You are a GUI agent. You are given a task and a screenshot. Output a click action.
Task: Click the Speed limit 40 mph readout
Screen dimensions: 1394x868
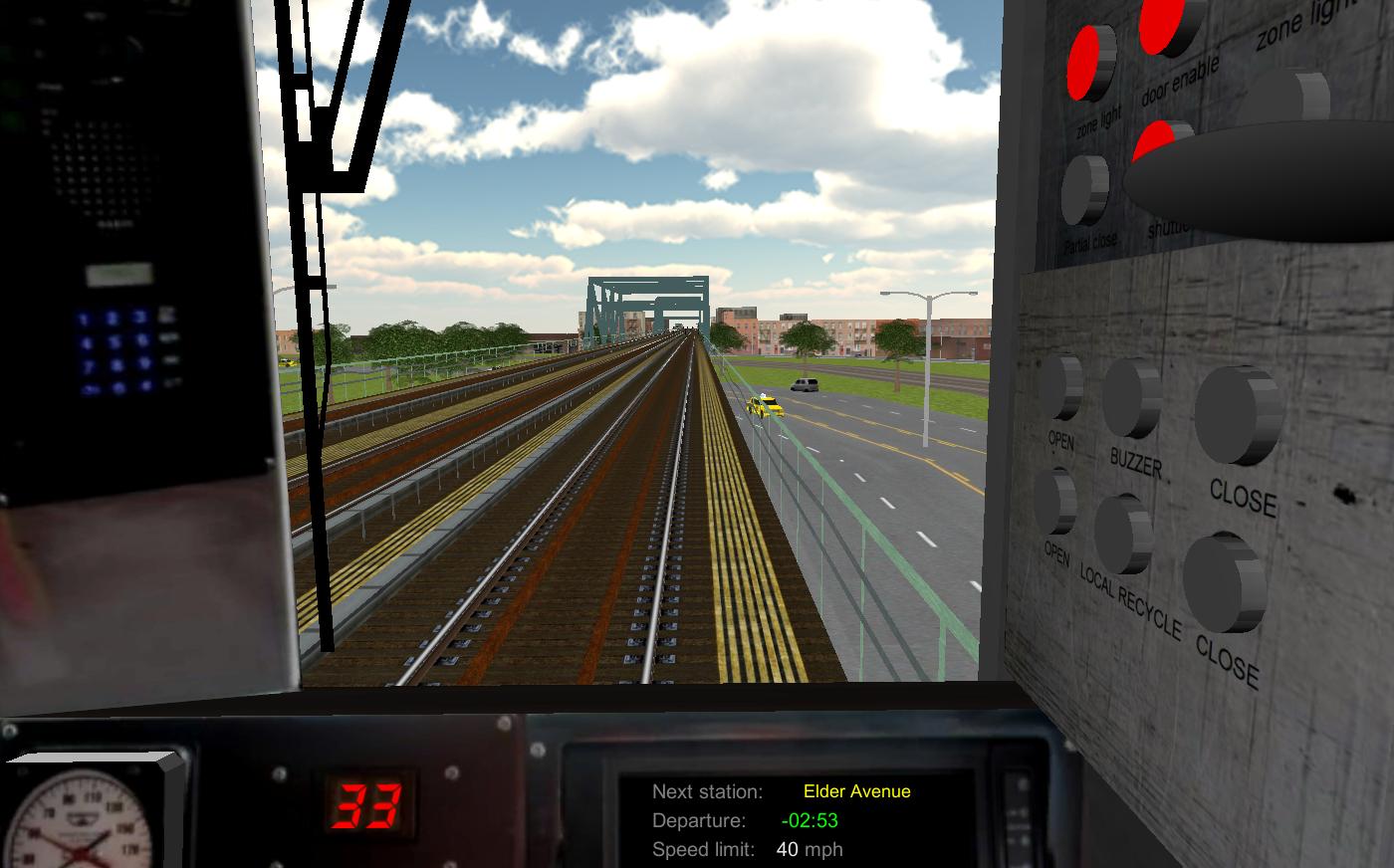click(809, 850)
